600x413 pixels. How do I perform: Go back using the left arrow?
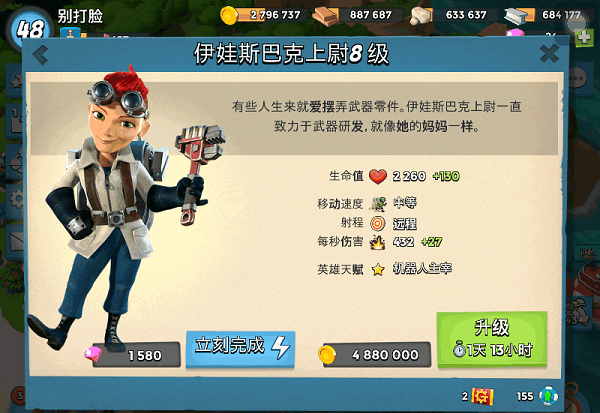[40, 55]
